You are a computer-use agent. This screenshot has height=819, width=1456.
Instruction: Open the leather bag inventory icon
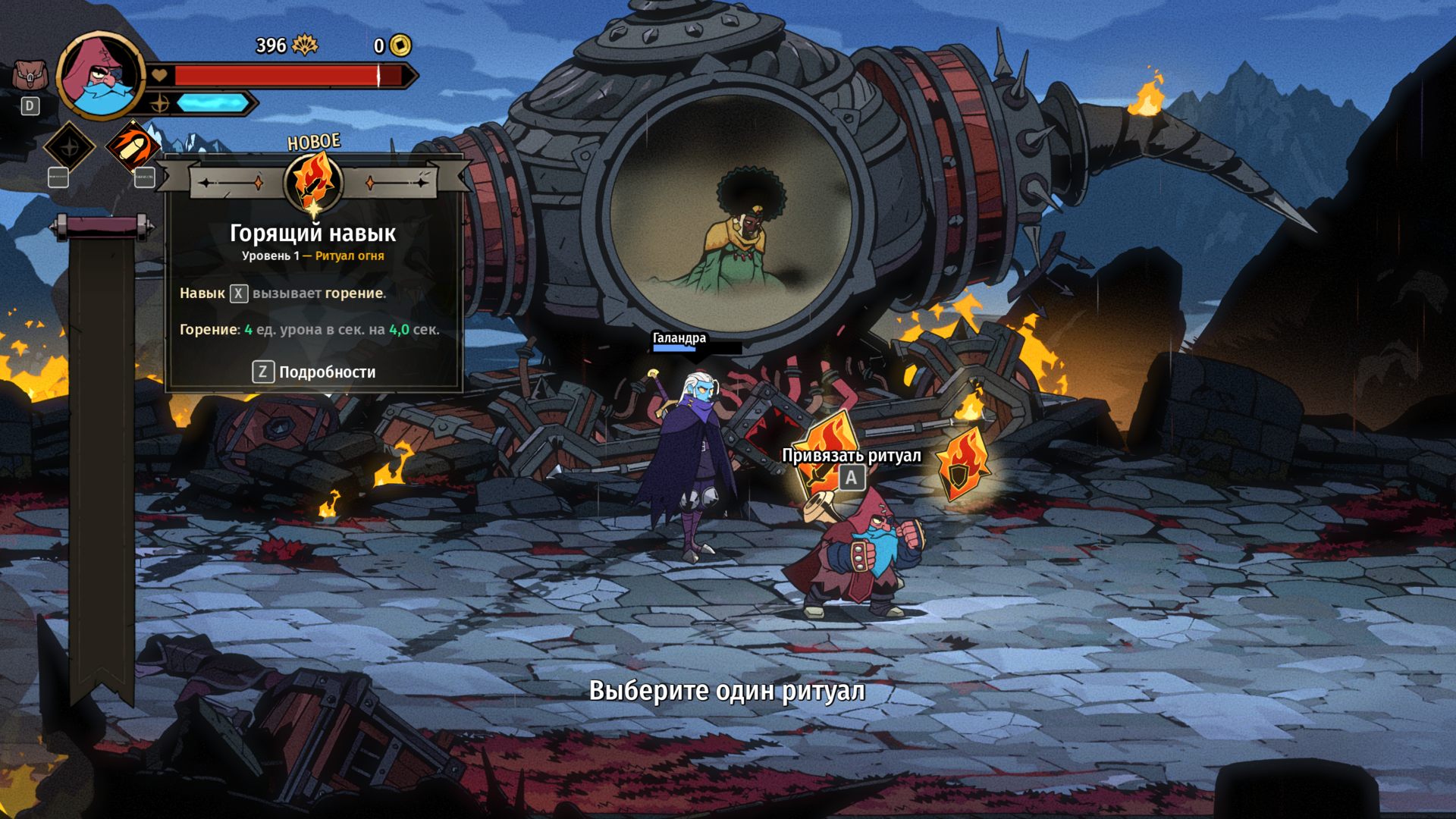coord(29,76)
